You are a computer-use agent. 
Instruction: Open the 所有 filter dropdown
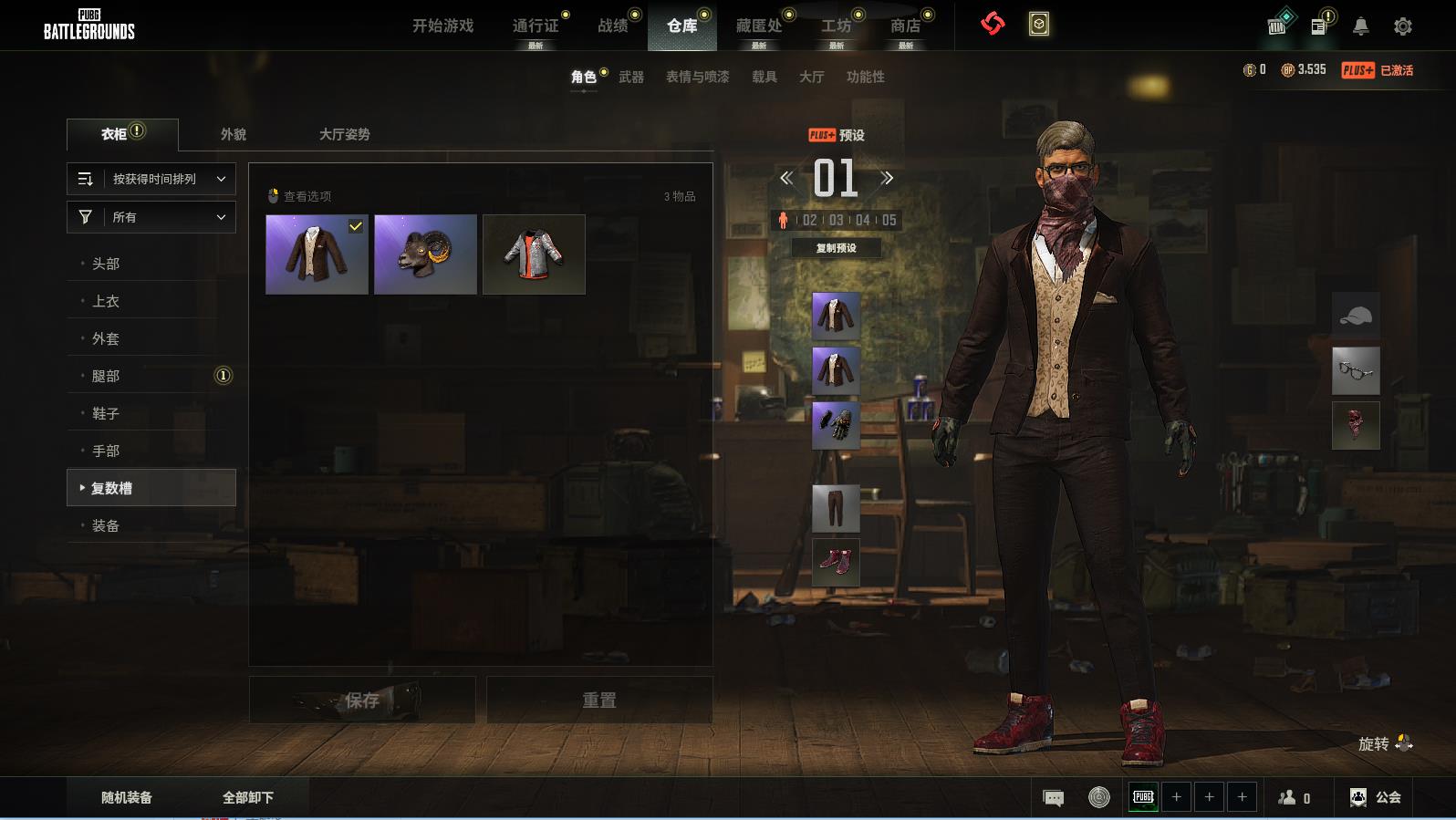[x=151, y=217]
